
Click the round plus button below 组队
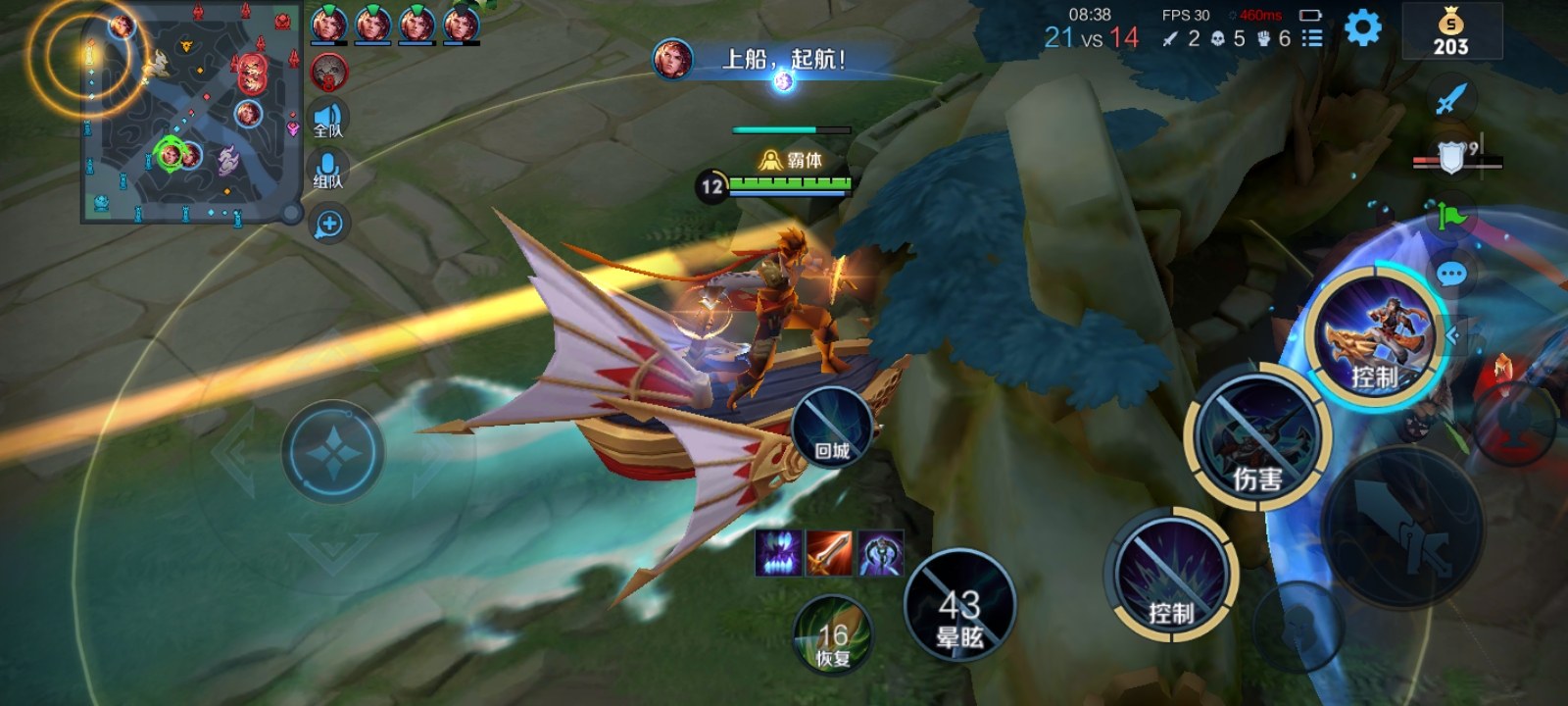point(329,224)
